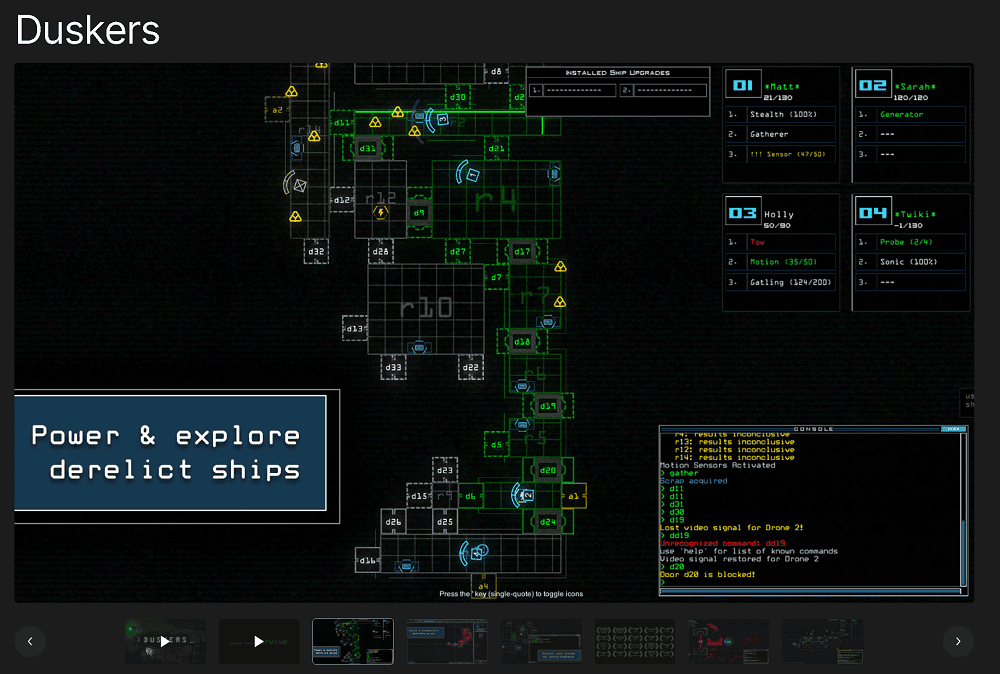Go to the previous carousel screenshot
The height and width of the screenshot is (674, 1000).
(30, 641)
